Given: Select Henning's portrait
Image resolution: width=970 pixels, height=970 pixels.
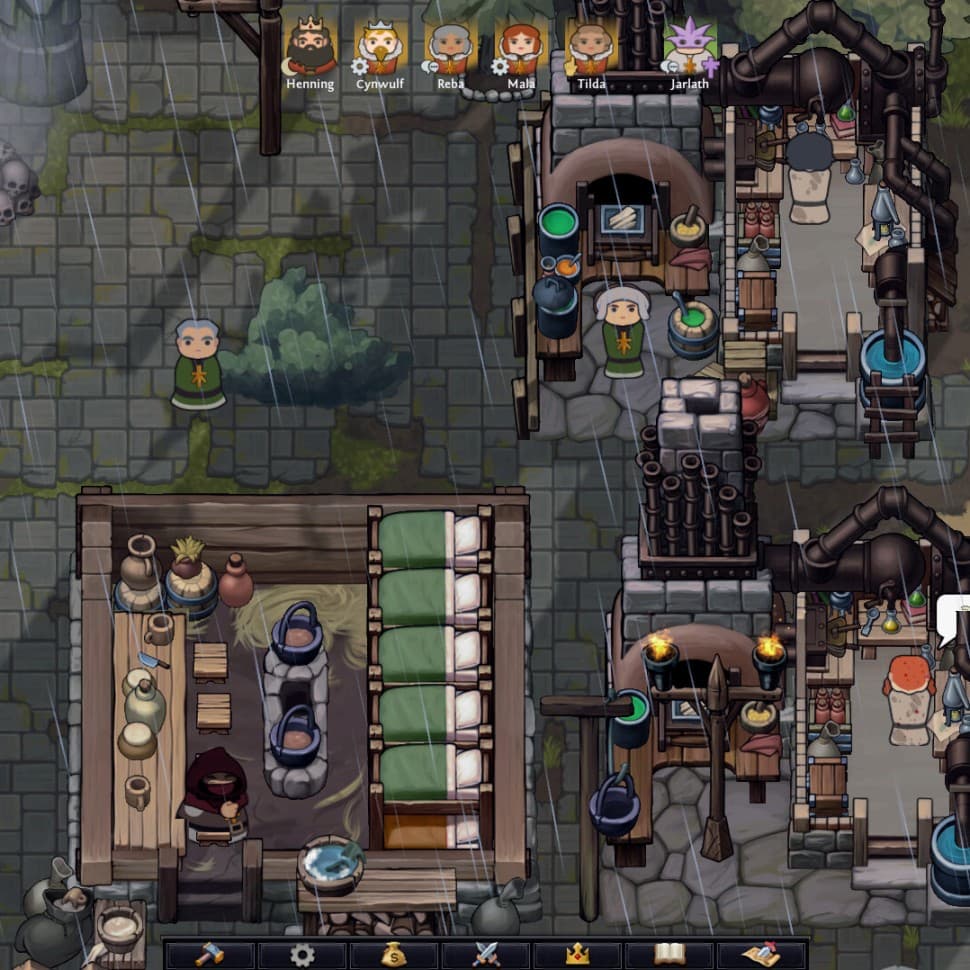Looking at the screenshot, I should click(311, 47).
